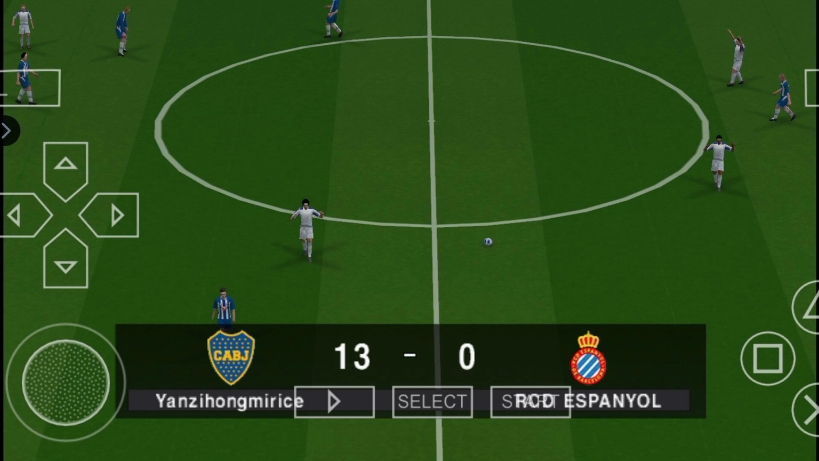Tap the D-pad down arrow
This screenshot has height=461, width=819.
click(x=65, y=264)
